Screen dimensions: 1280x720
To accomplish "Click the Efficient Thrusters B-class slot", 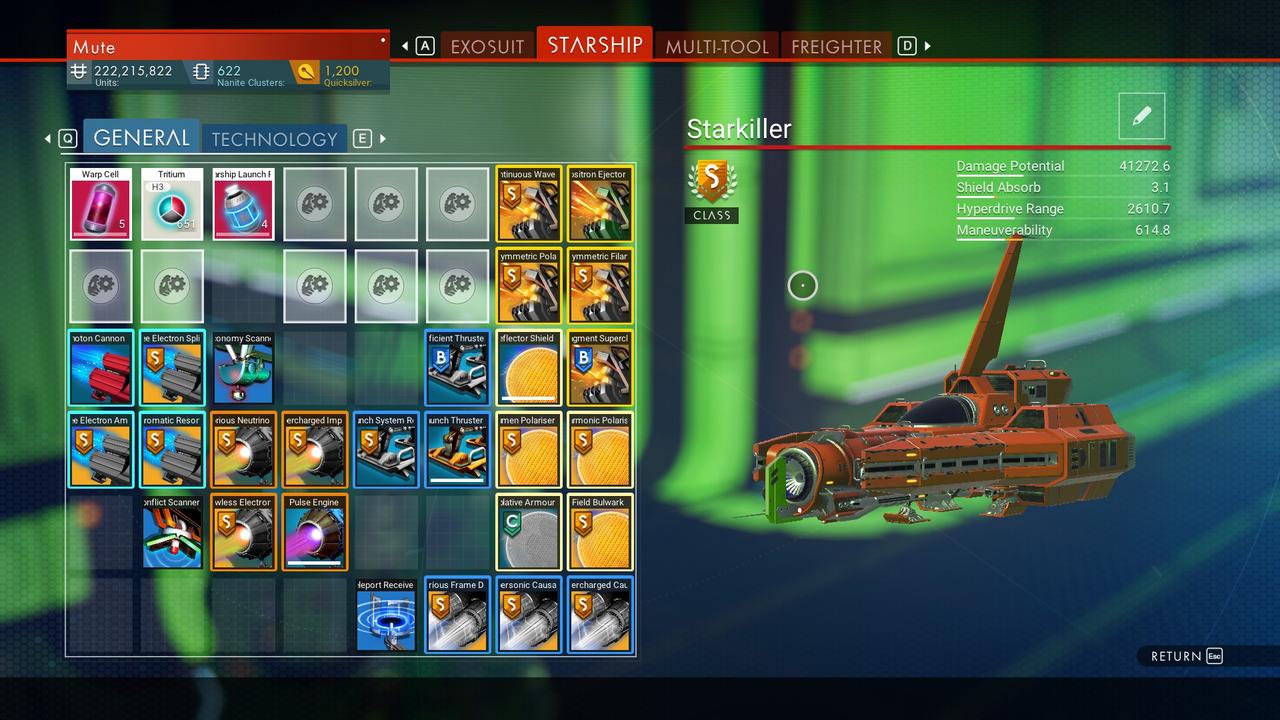I will tap(457, 368).
